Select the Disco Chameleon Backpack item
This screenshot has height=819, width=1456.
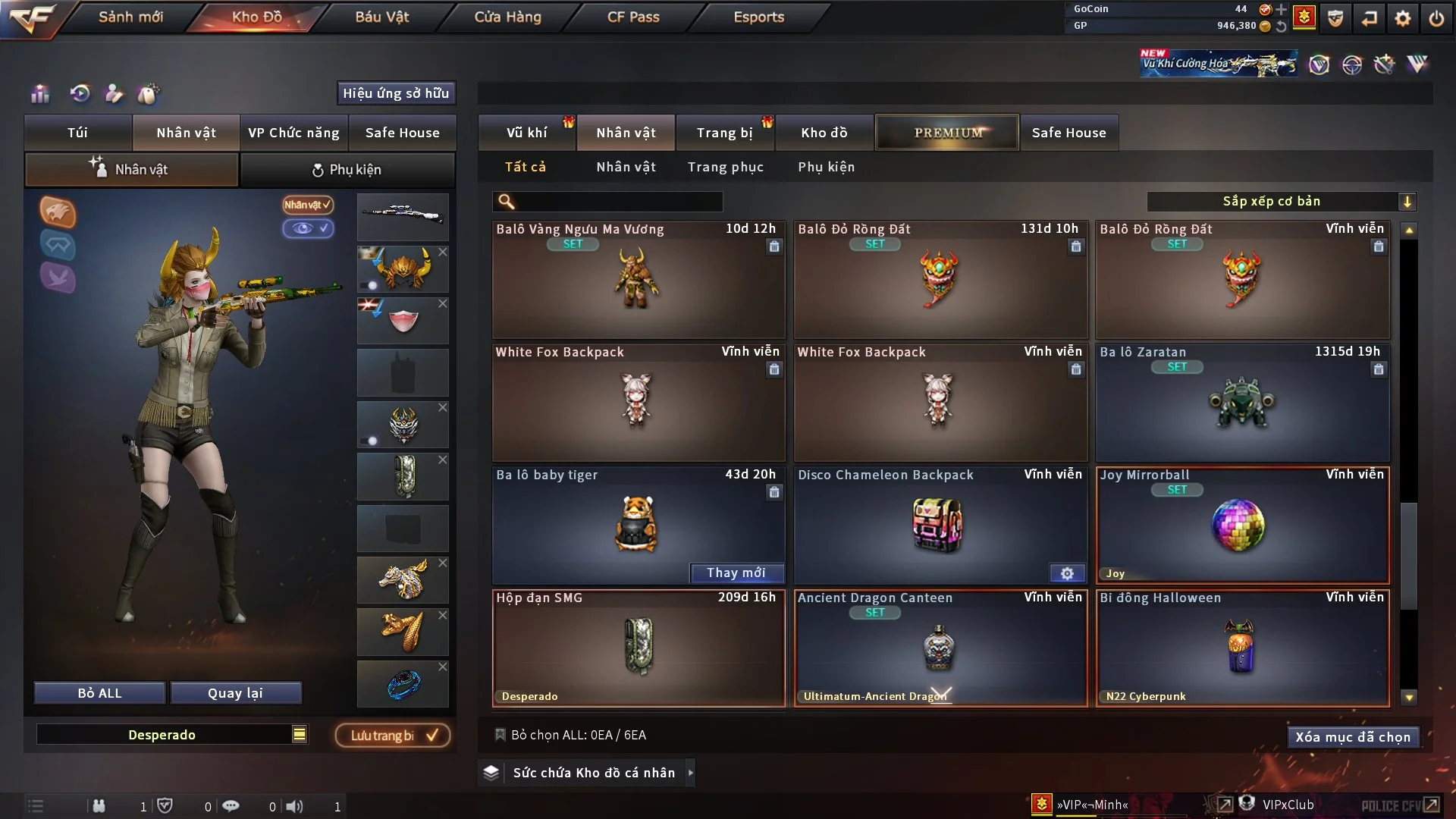(x=940, y=525)
